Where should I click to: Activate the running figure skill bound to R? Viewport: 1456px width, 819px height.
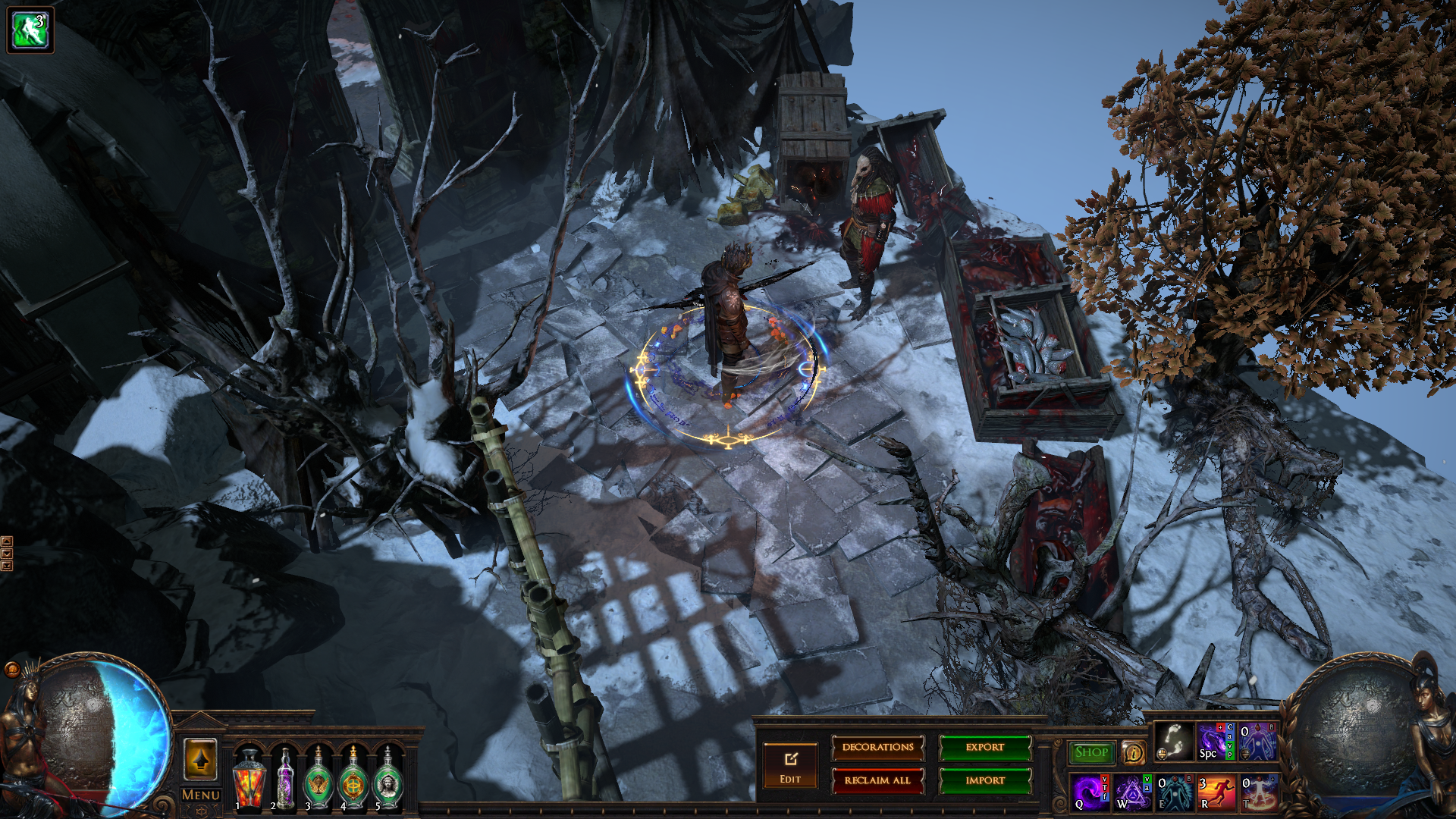pyautogui.click(x=1216, y=792)
